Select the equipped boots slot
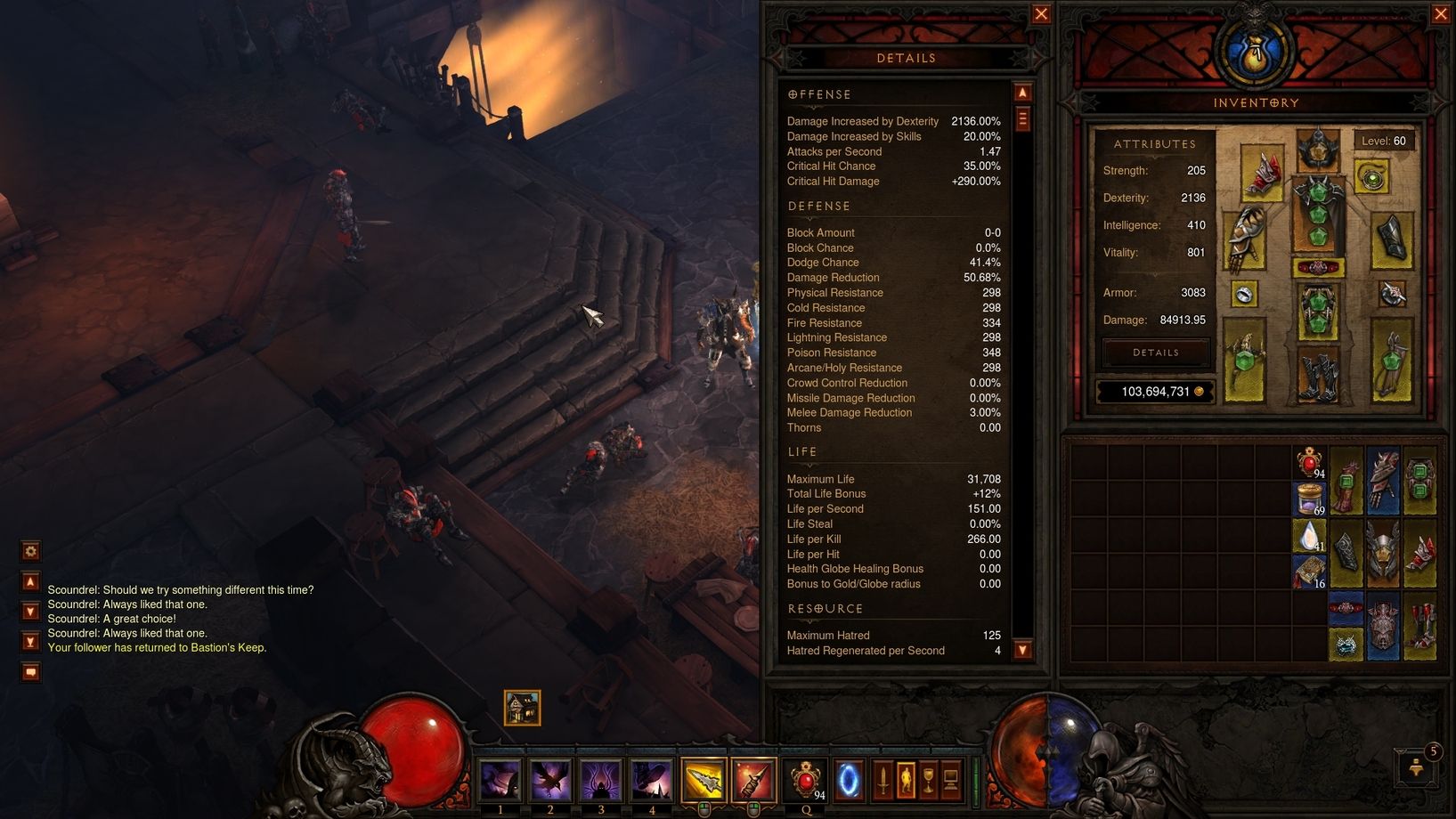This screenshot has width=1456, height=819. [1317, 376]
